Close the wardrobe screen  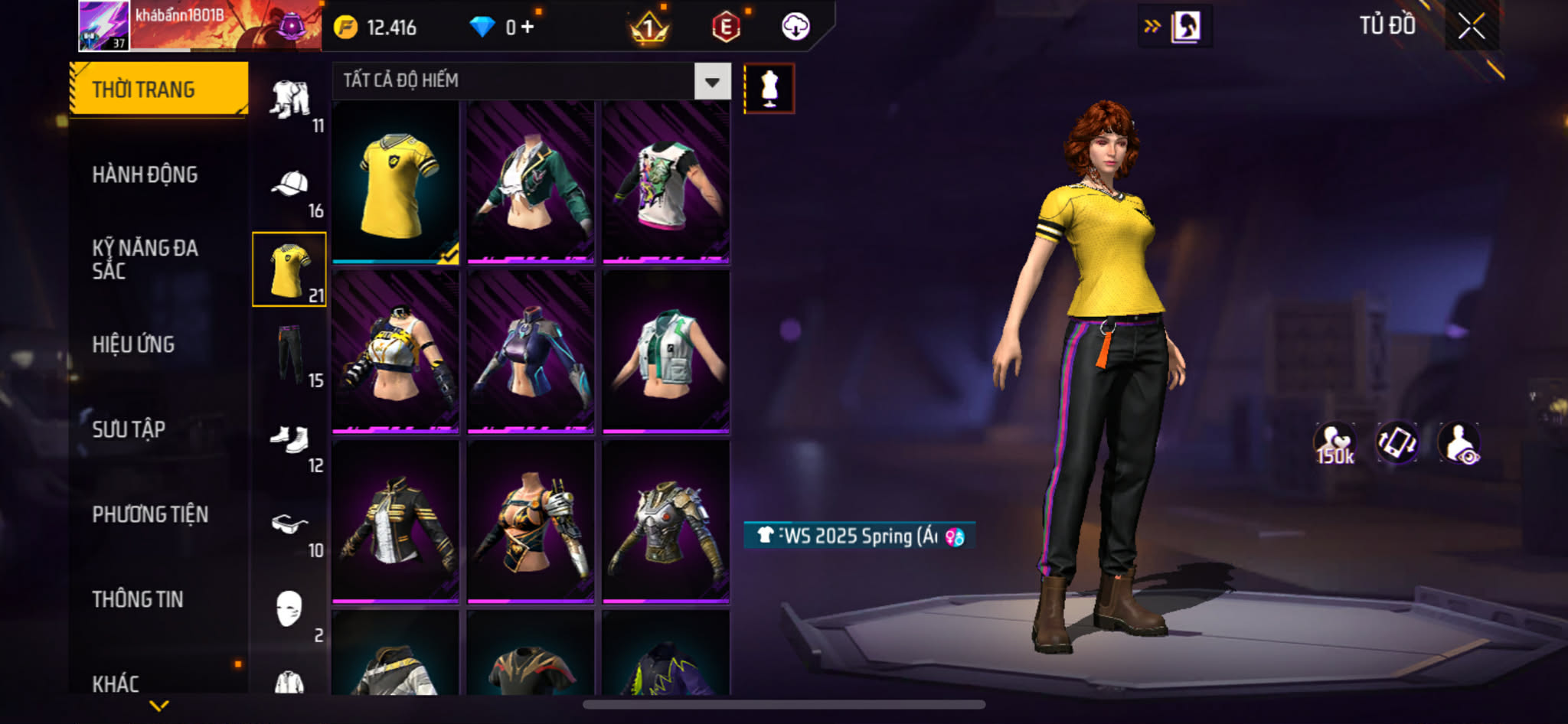coord(1471,28)
